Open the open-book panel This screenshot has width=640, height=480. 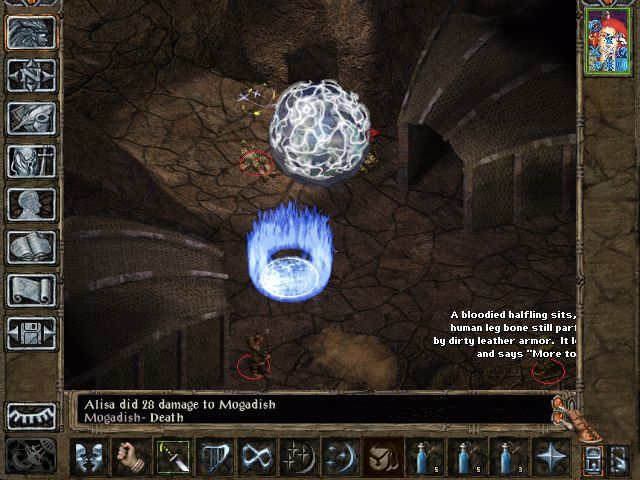pyautogui.click(x=31, y=247)
